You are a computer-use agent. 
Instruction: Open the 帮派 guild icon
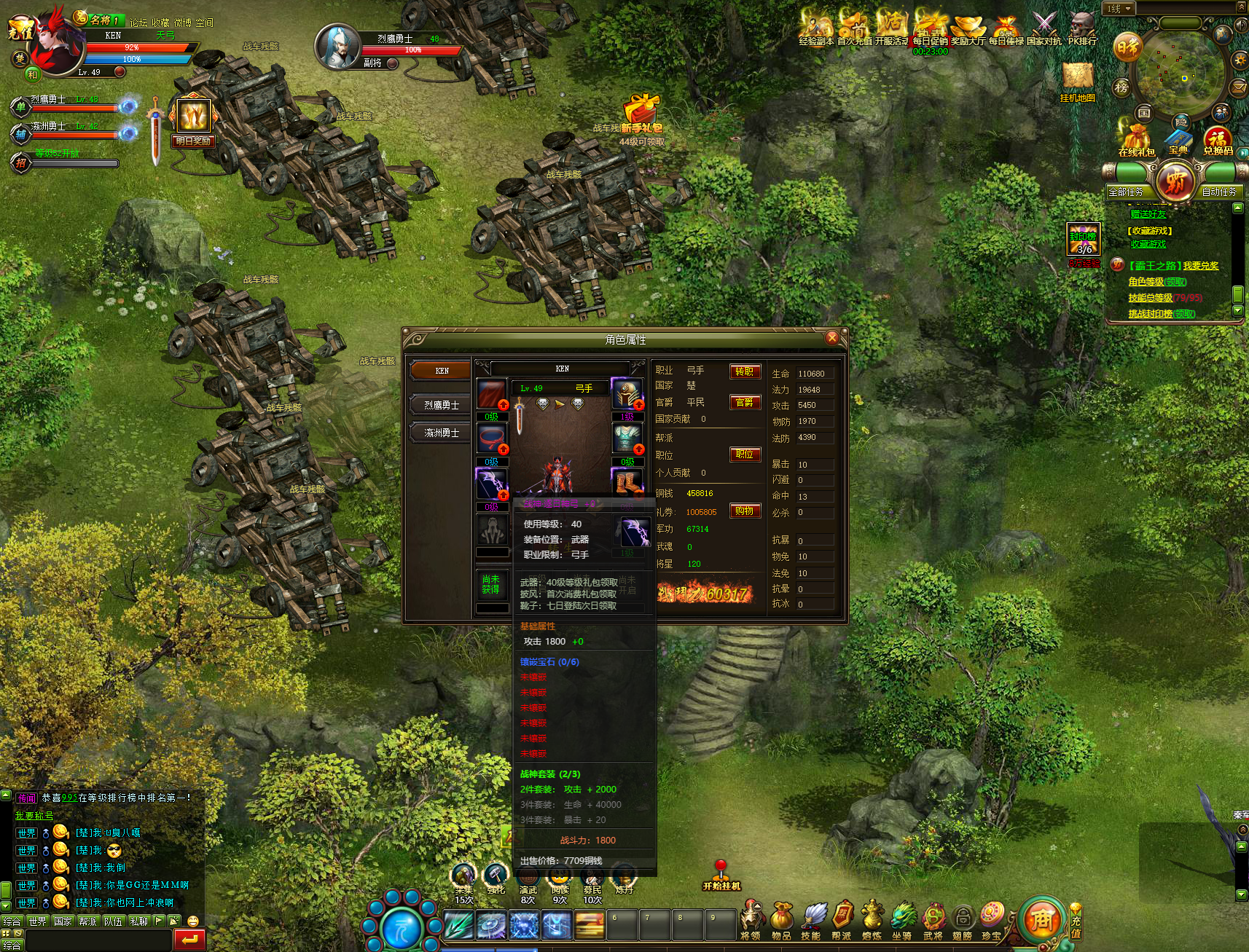(x=842, y=919)
